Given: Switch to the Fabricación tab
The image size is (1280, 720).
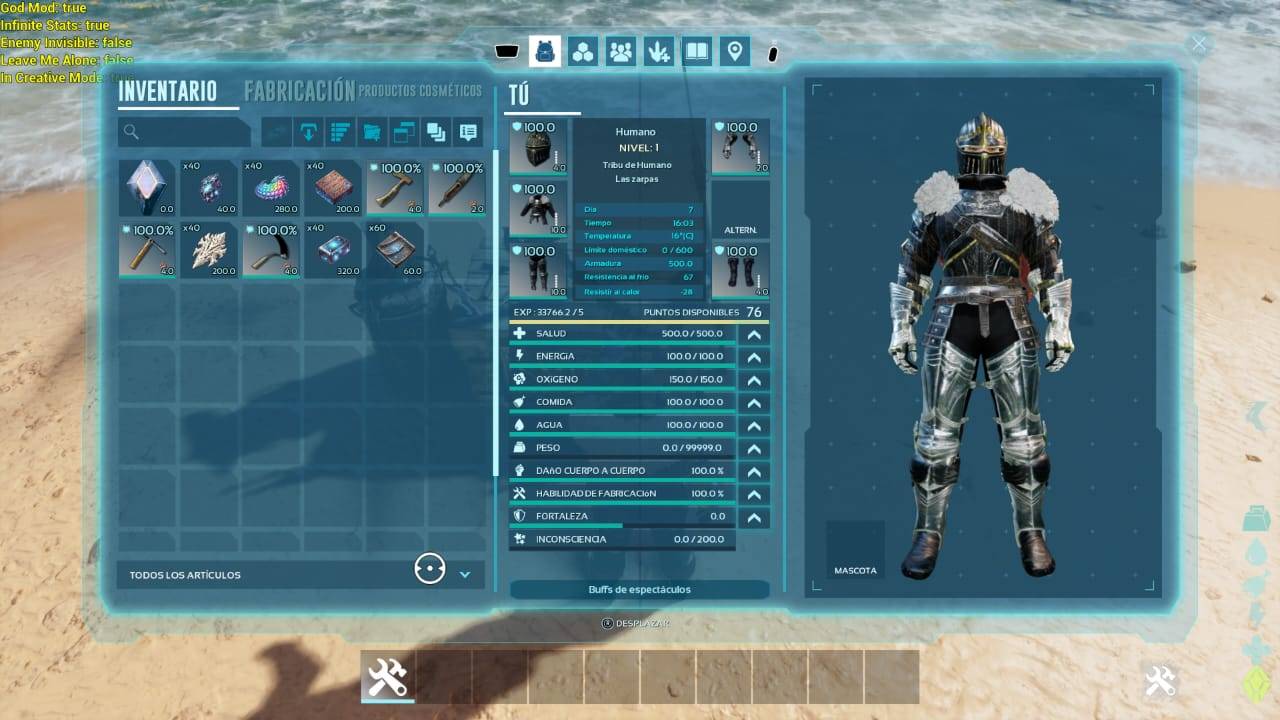Looking at the screenshot, I should pyautogui.click(x=299, y=91).
